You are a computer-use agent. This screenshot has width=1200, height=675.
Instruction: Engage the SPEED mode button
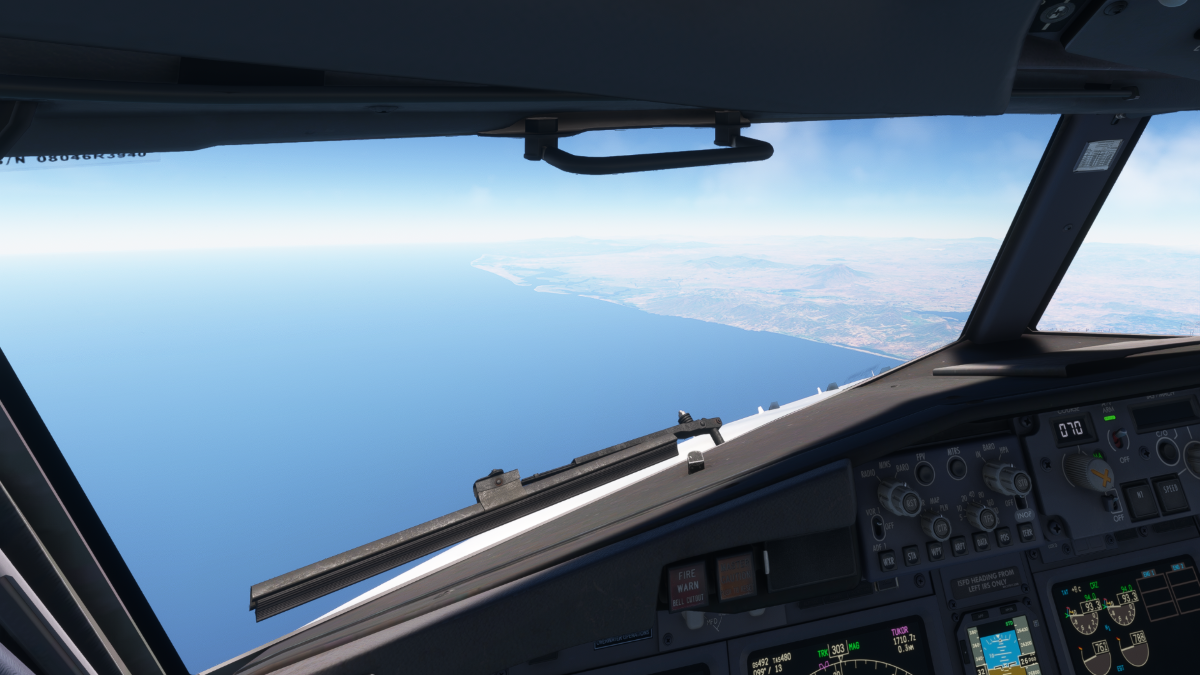[x=1169, y=491]
